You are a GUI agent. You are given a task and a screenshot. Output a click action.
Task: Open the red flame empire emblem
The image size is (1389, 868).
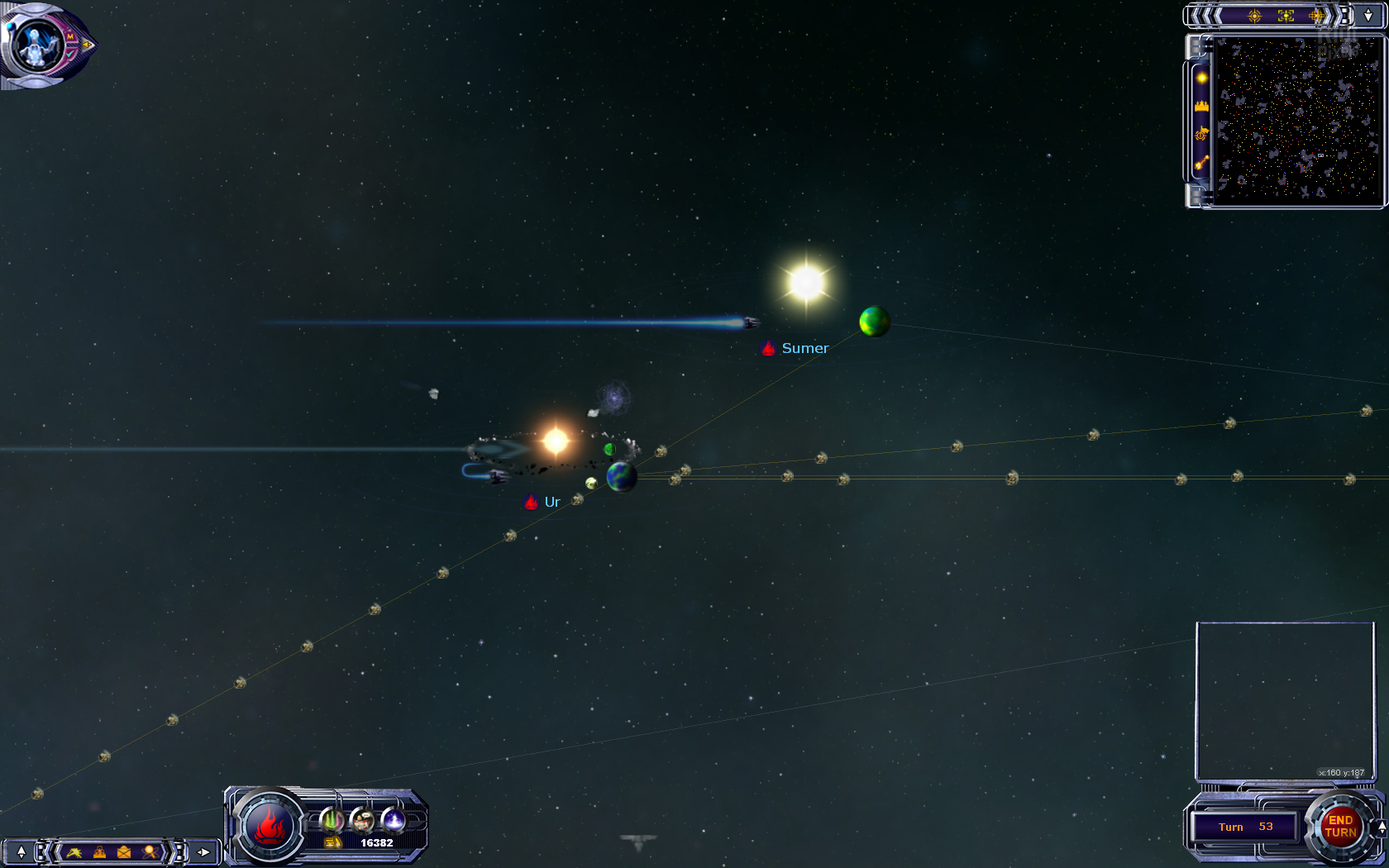[269, 826]
